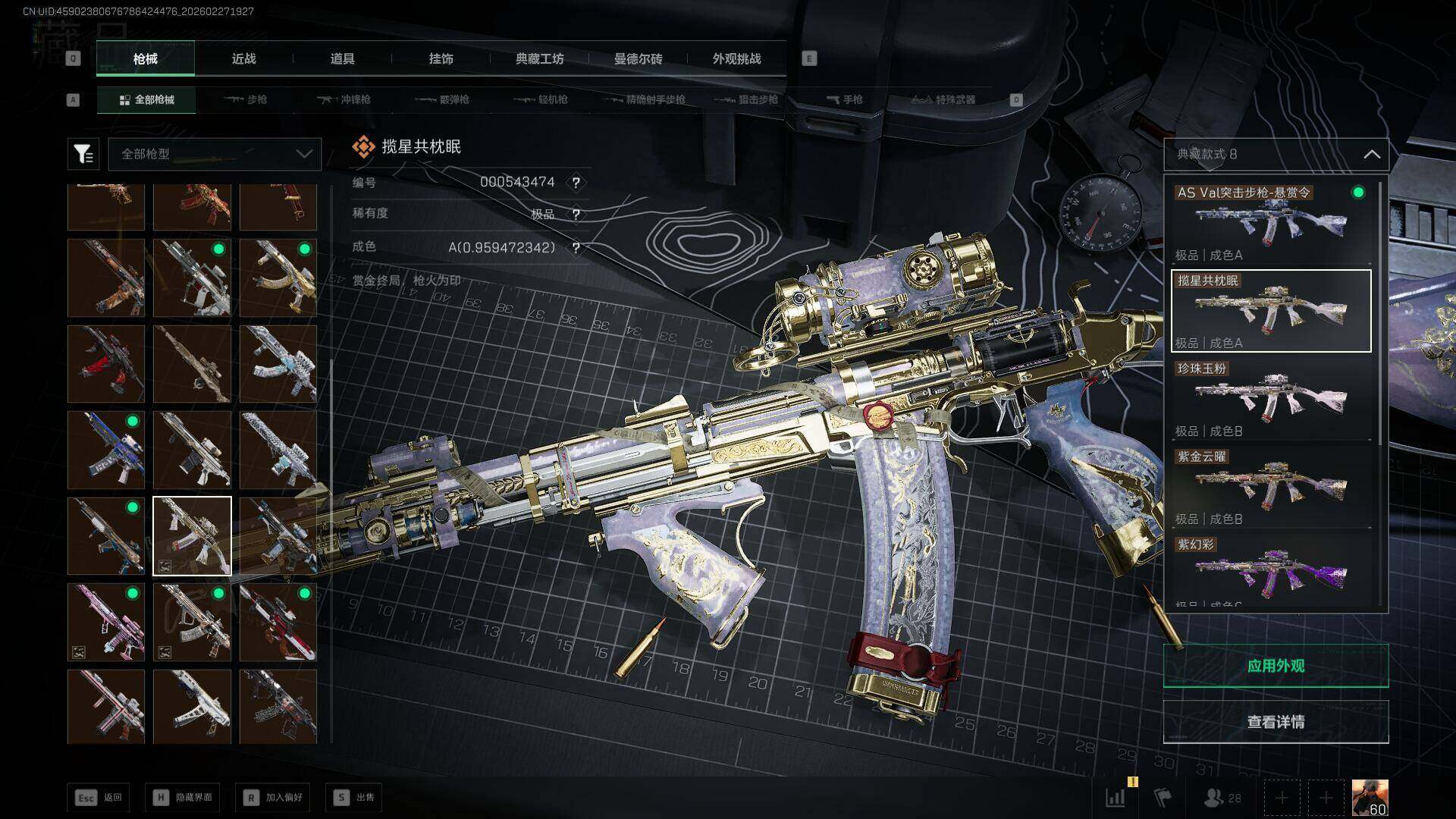Switch to the 近战 melee tab
The image size is (1456, 819).
(x=243, y=58)
